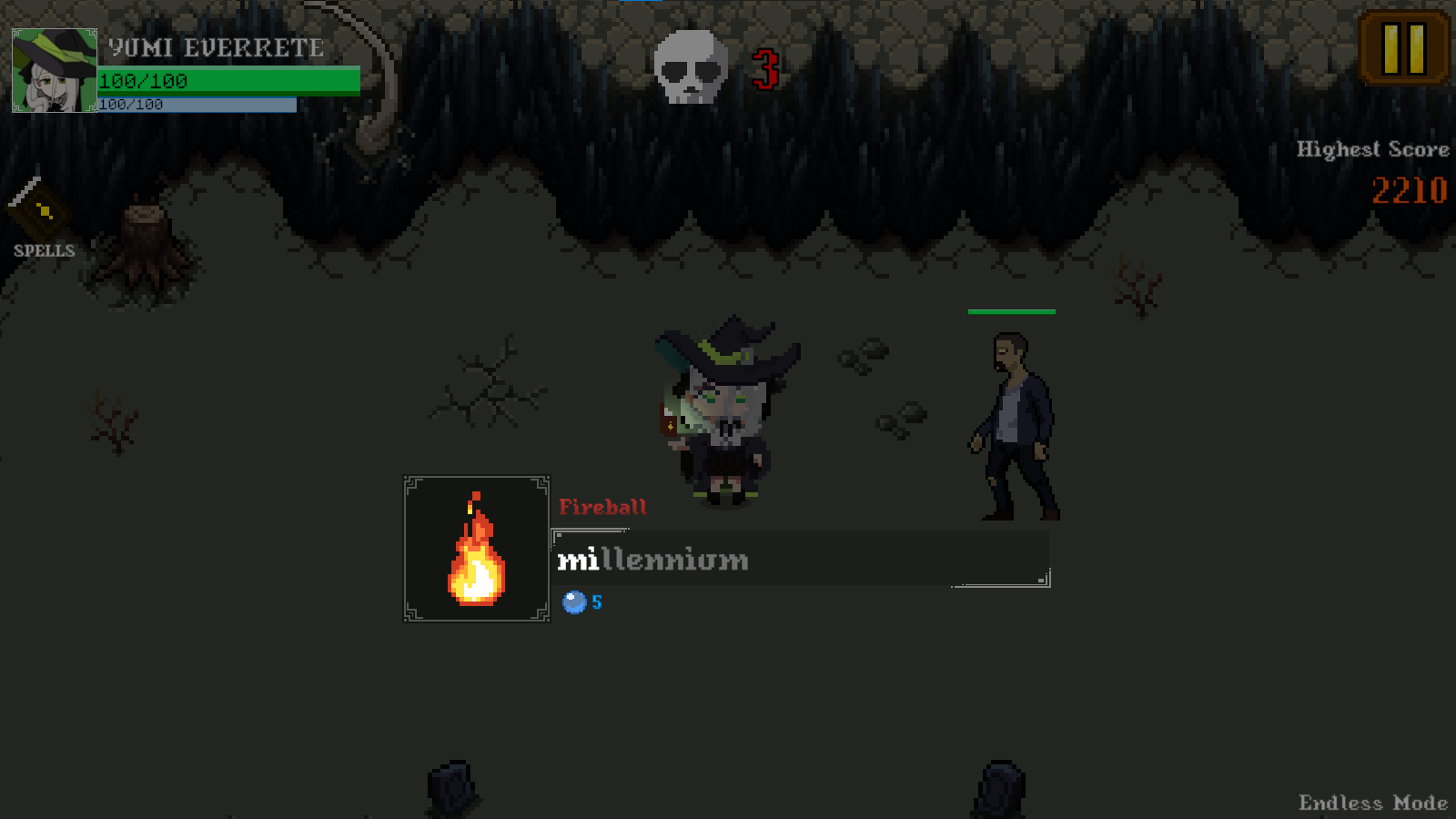Expand the Highest Score display
The image size is (1456, 819).
[x=1372, y=149]
